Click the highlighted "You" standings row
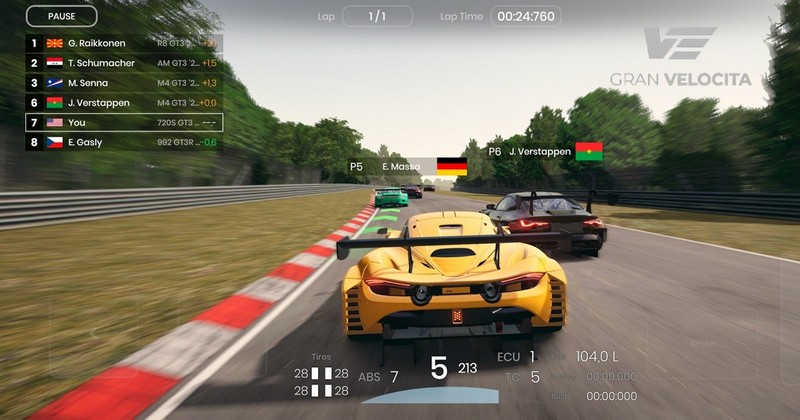Viewport: 800px width, 420px height. point(124,122)
